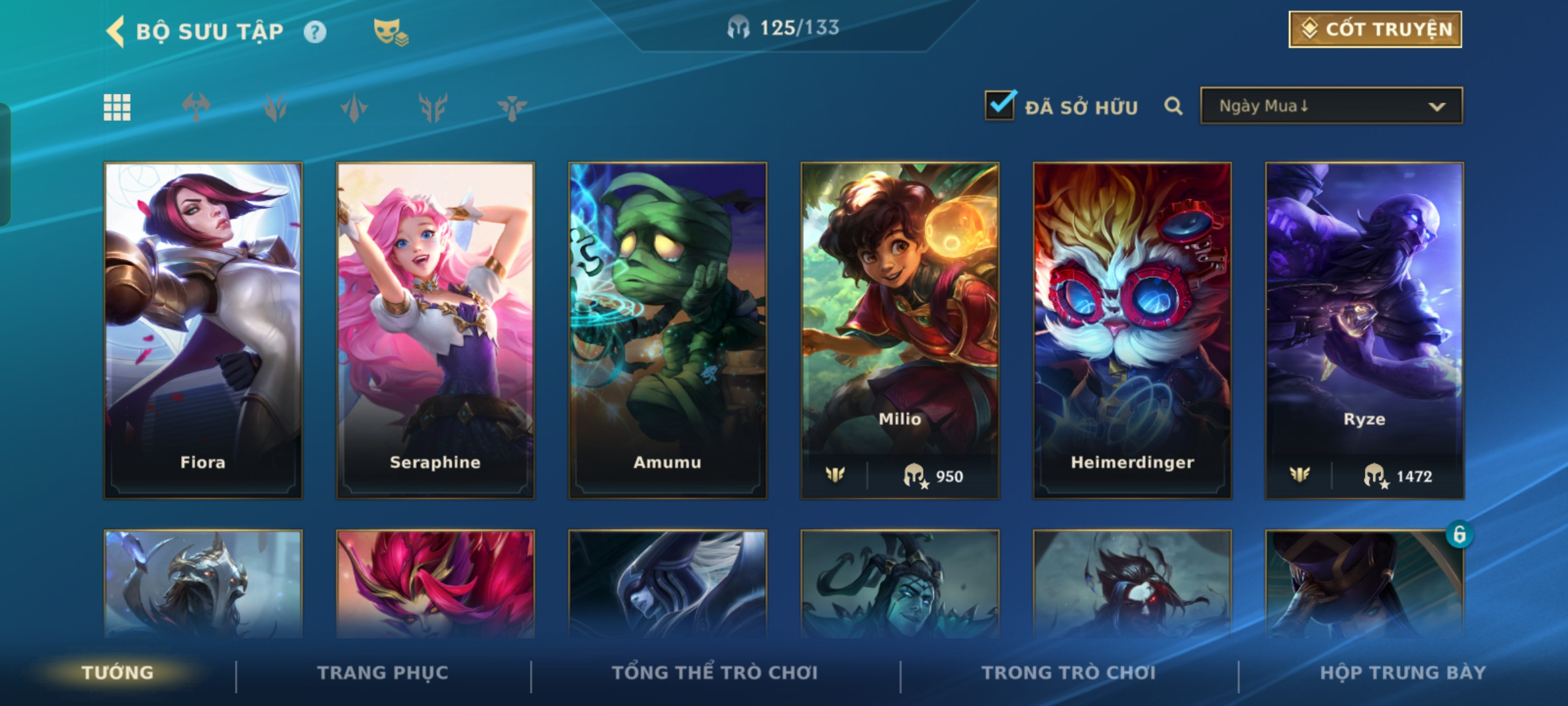1568x706 pixels.
Task: Show all champions with the grid filter
Action: point(118,107)
